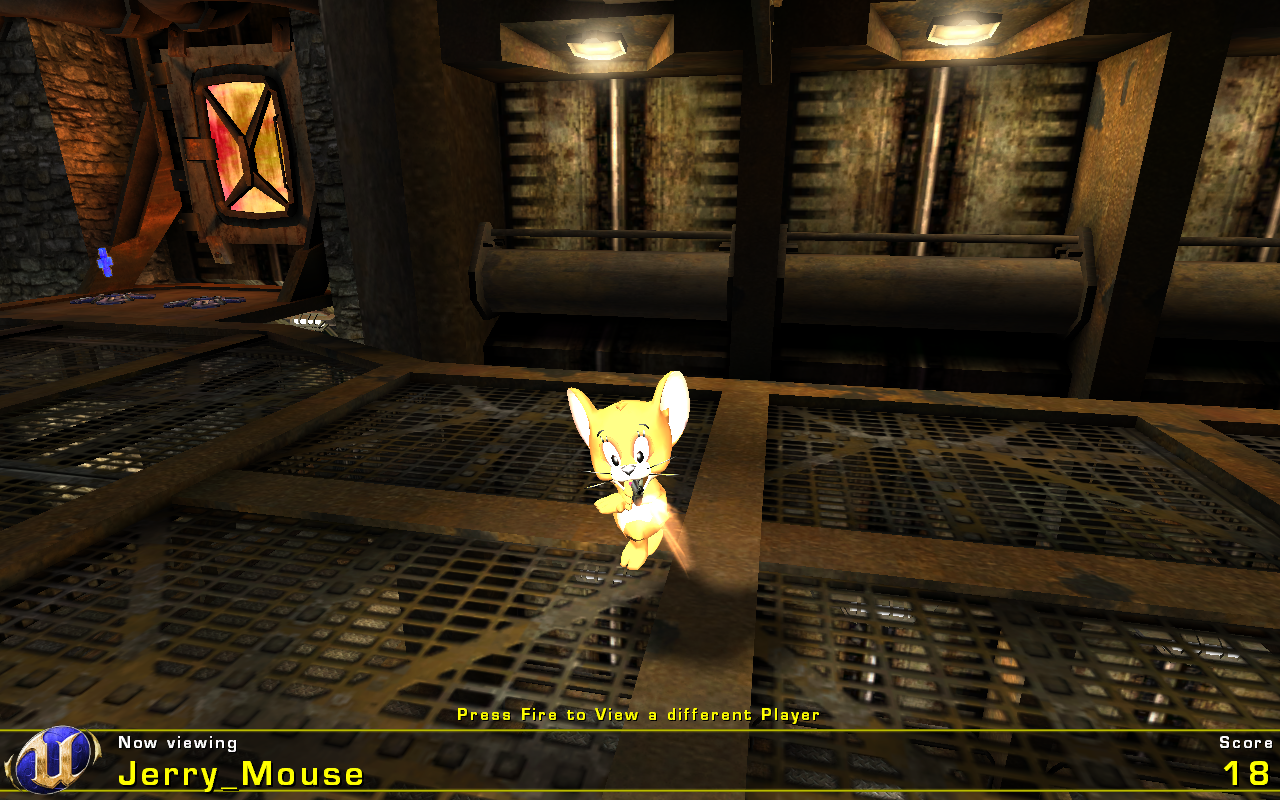Click the Now viewing label
1280x800 pixels.
pos(176,742)
